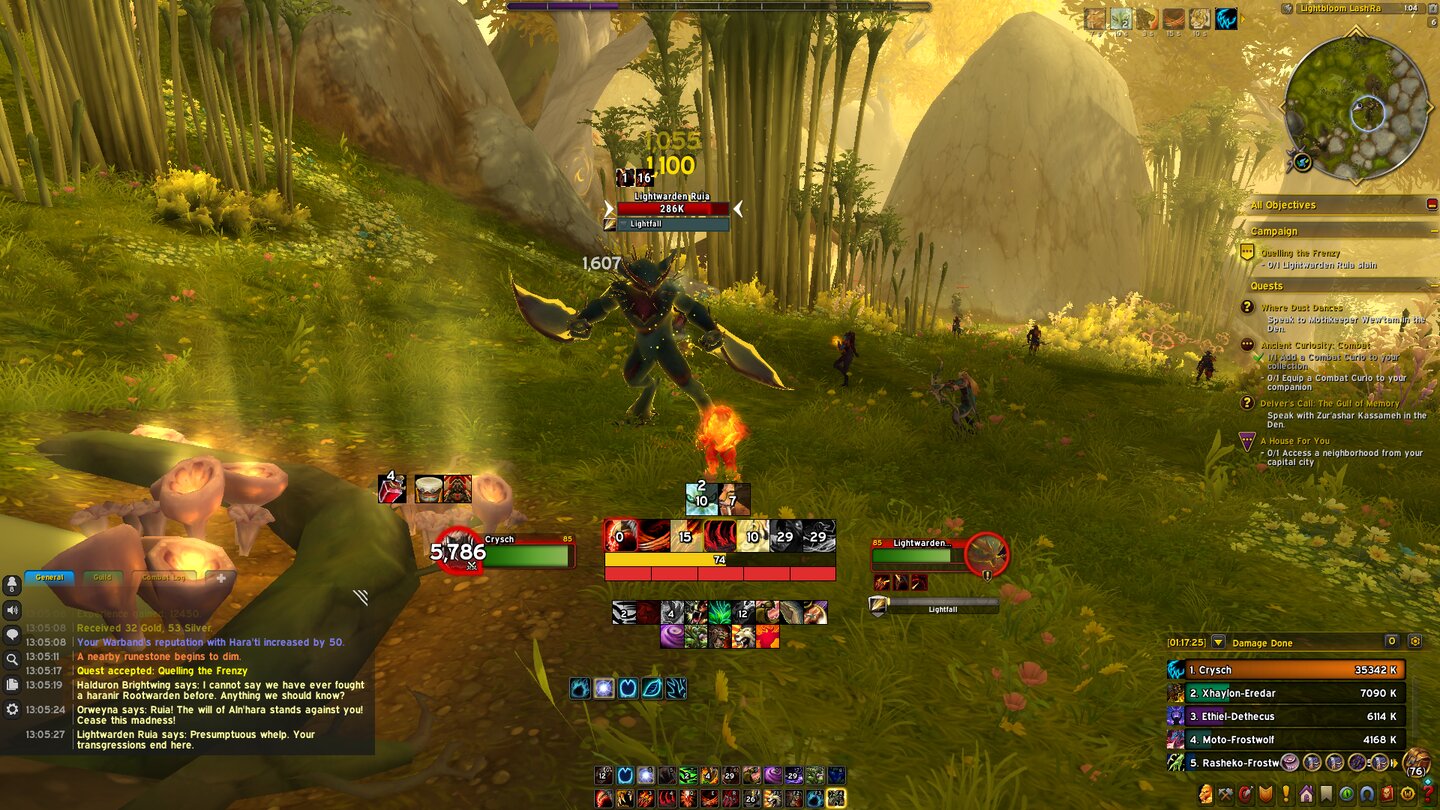Click the house icon in the micro menu

click(1306, 792)
